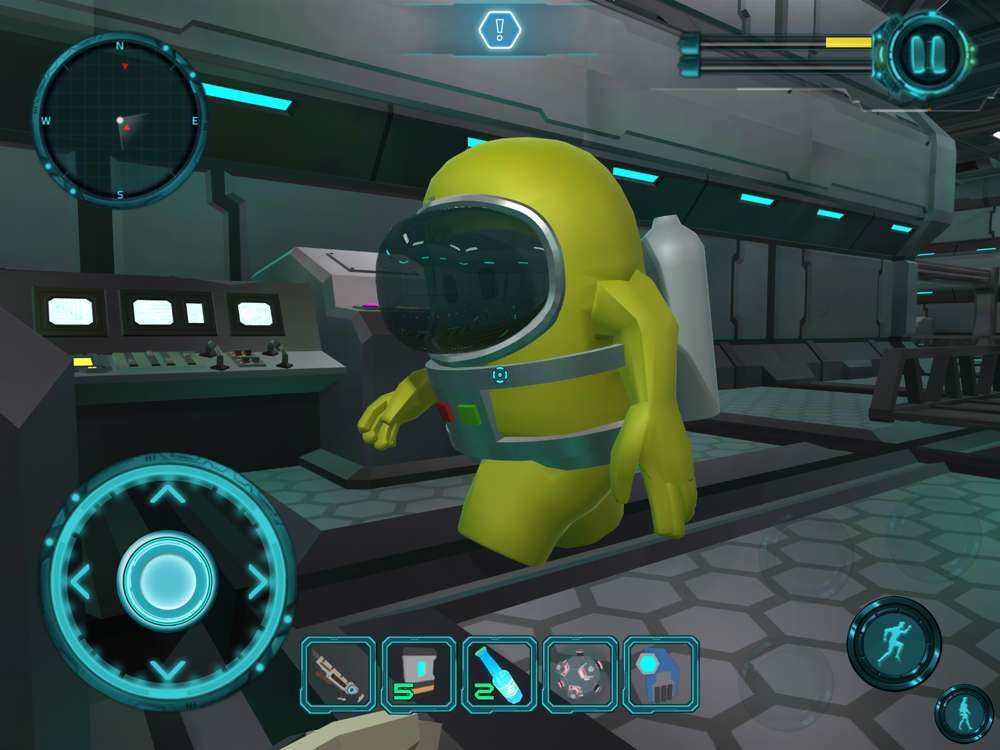Click the joystick center knob
The height and width of the screenshot is (750, 1000).
[167, 580]
